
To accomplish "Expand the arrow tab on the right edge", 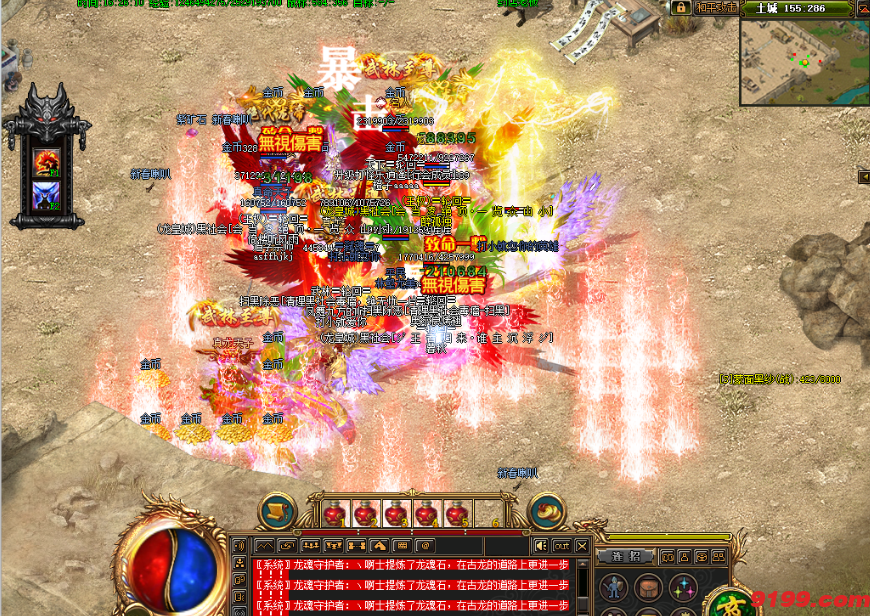I will coord(863,177).
